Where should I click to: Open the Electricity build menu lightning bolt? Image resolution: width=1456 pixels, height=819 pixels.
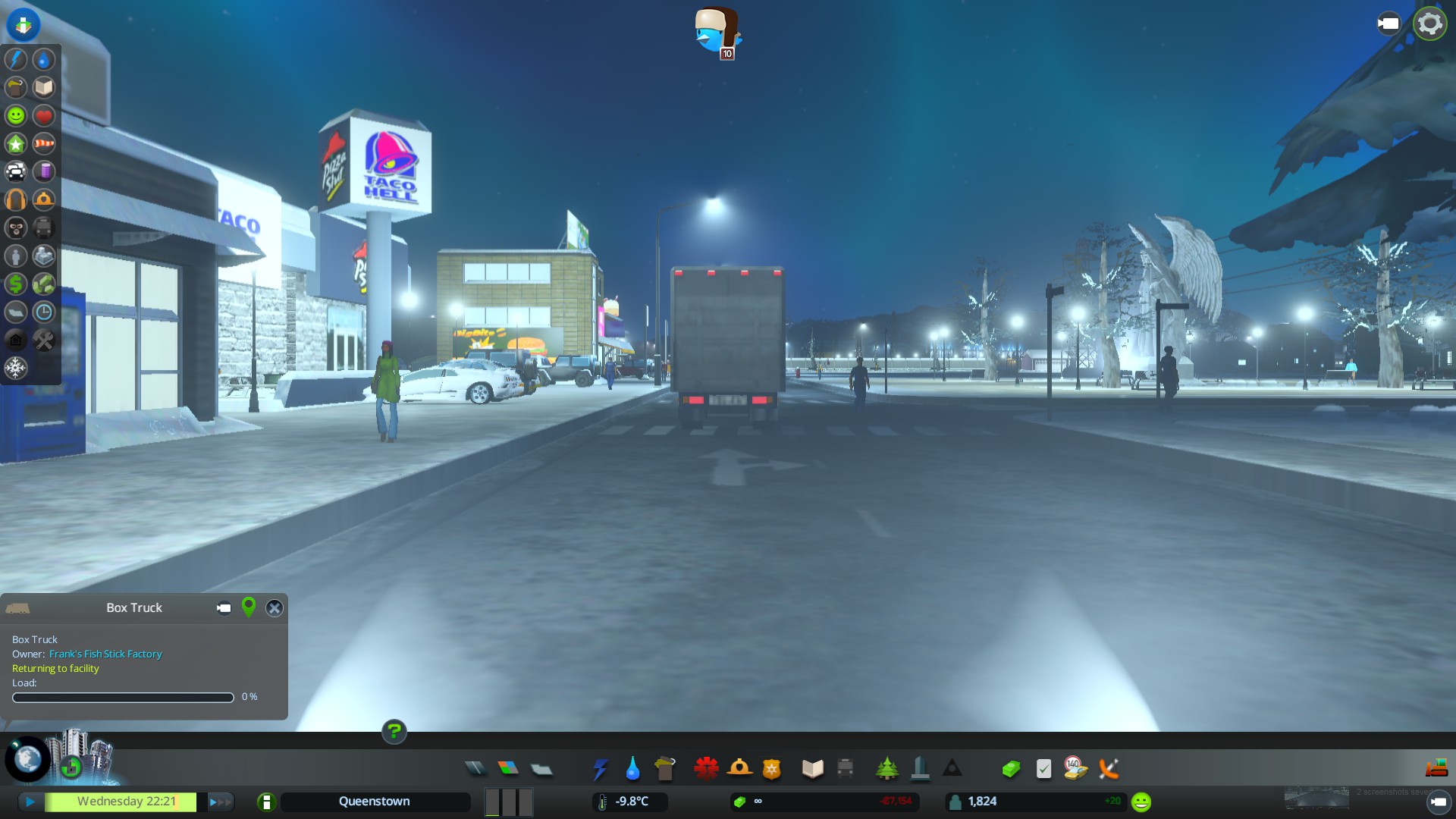point(600,769)
